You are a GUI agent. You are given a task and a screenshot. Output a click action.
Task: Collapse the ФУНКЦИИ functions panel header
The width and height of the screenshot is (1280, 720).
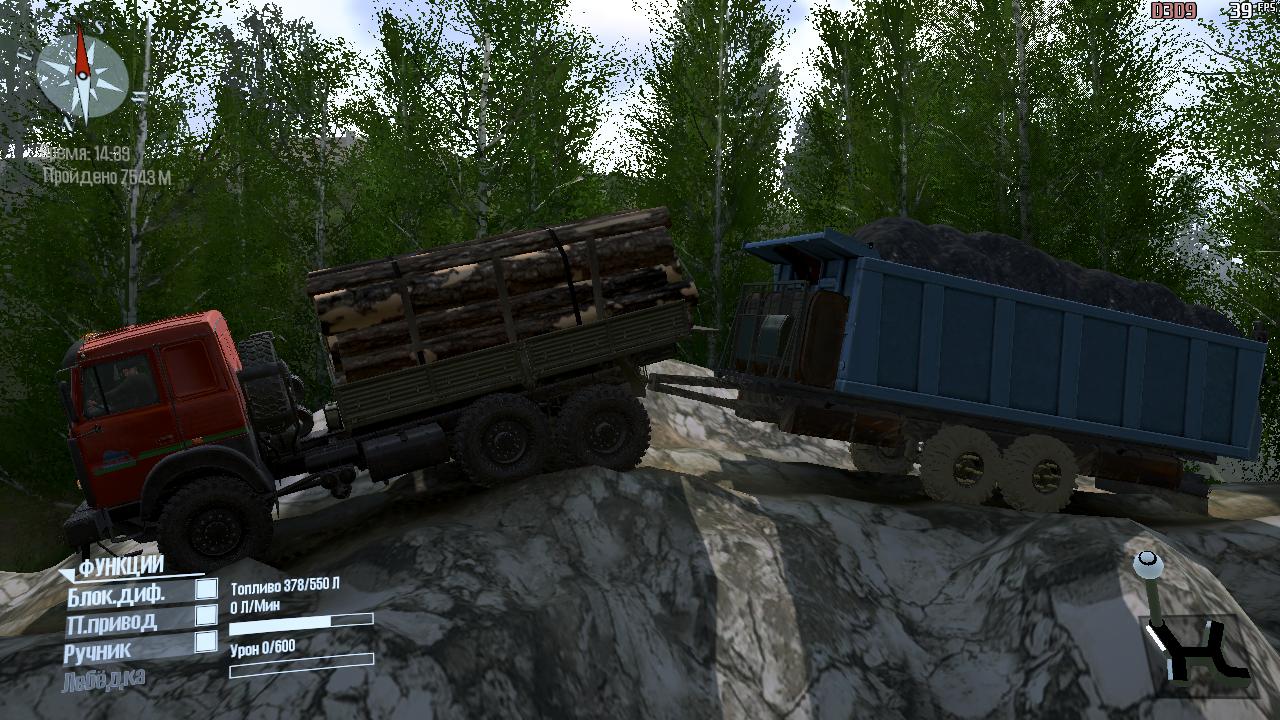point(120,567)
